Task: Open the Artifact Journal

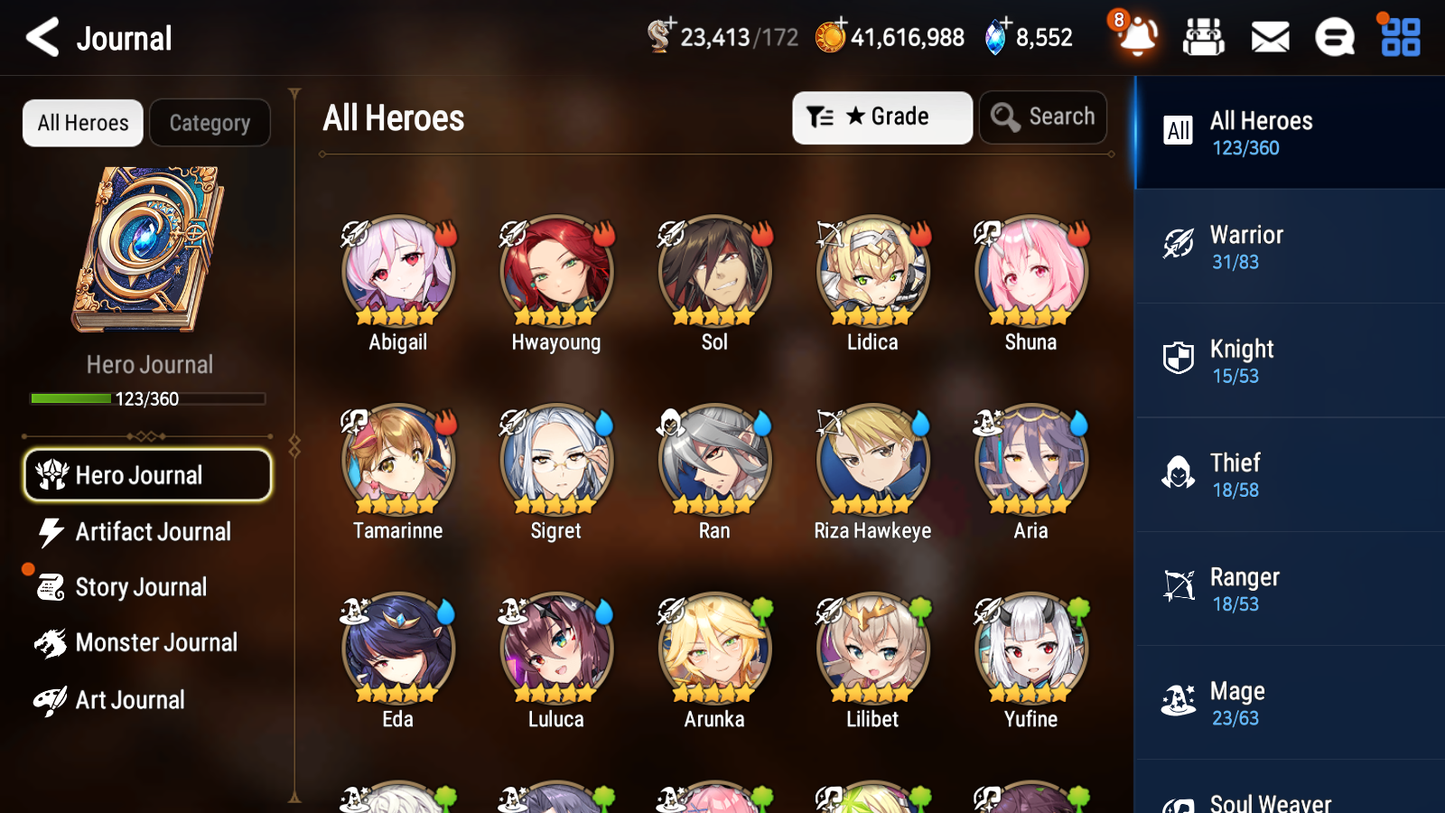Action: (148, 532)
